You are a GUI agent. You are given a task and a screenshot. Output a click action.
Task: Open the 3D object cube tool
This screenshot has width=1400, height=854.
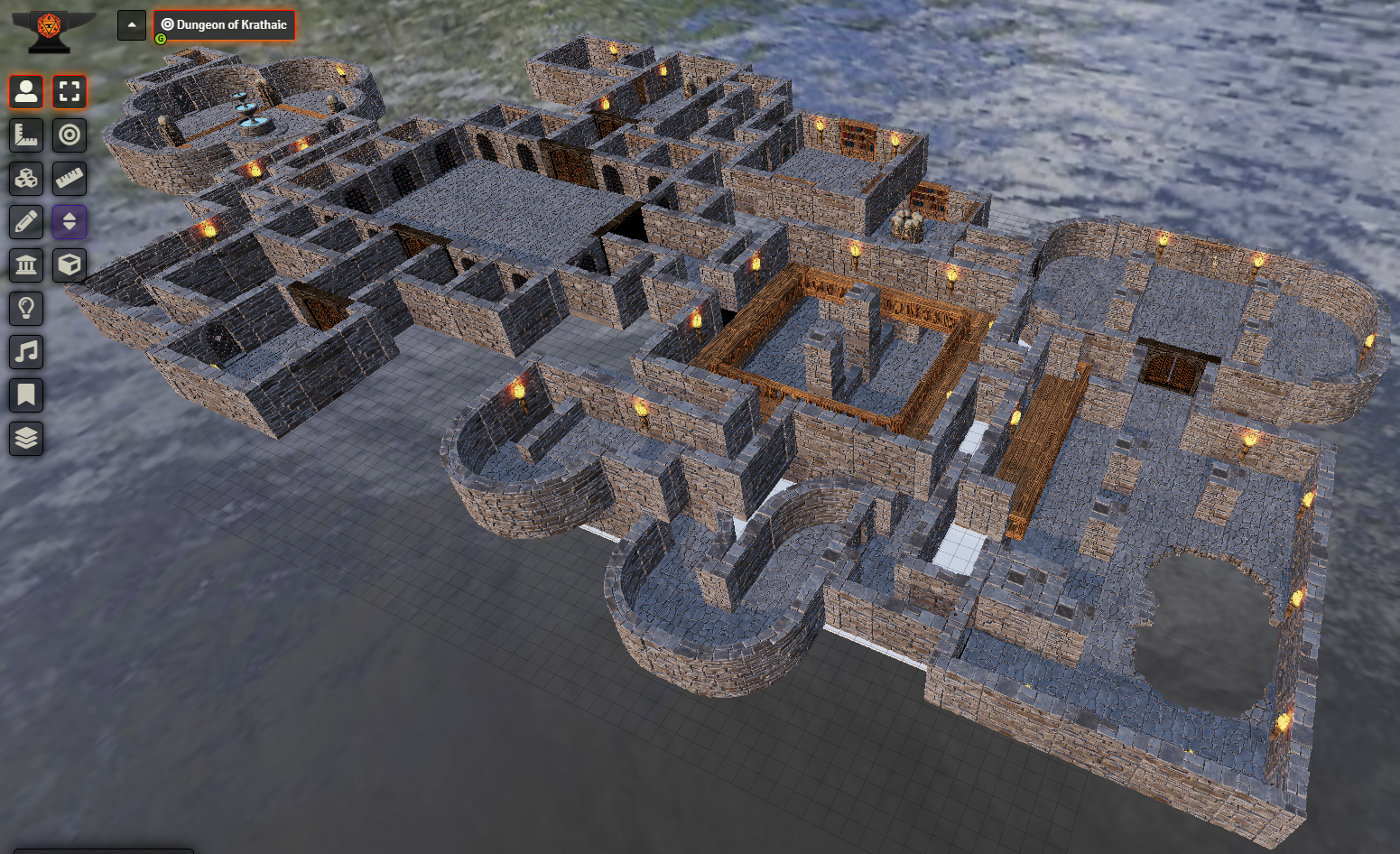[x=70, y=265]
